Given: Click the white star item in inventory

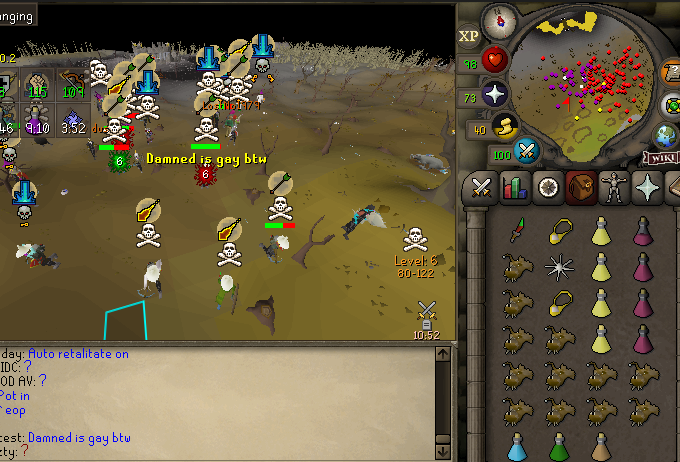Looking at the screenshot, I should click(x=559, y=266).
